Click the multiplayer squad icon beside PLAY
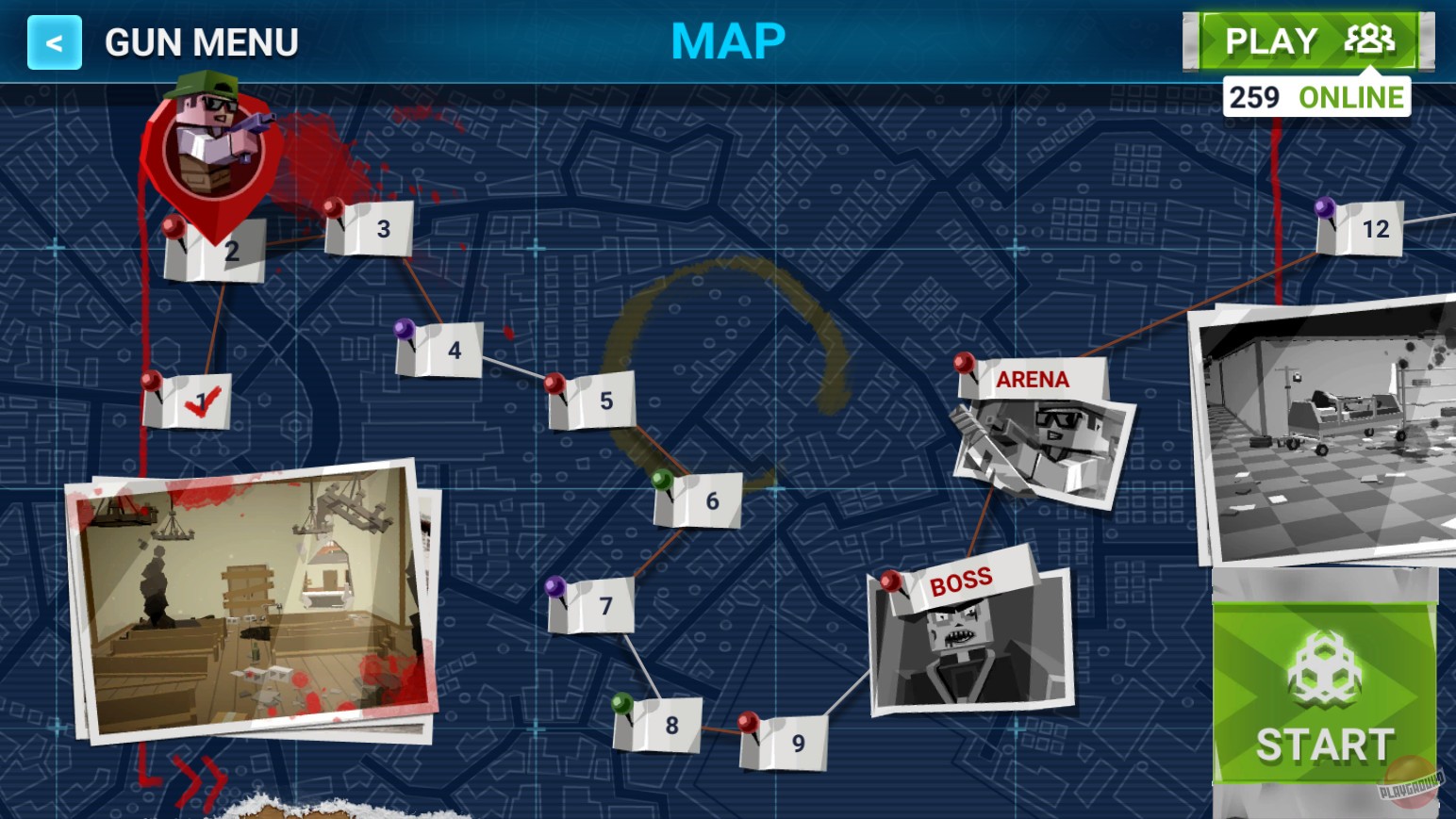 [x=1369, y=40]
